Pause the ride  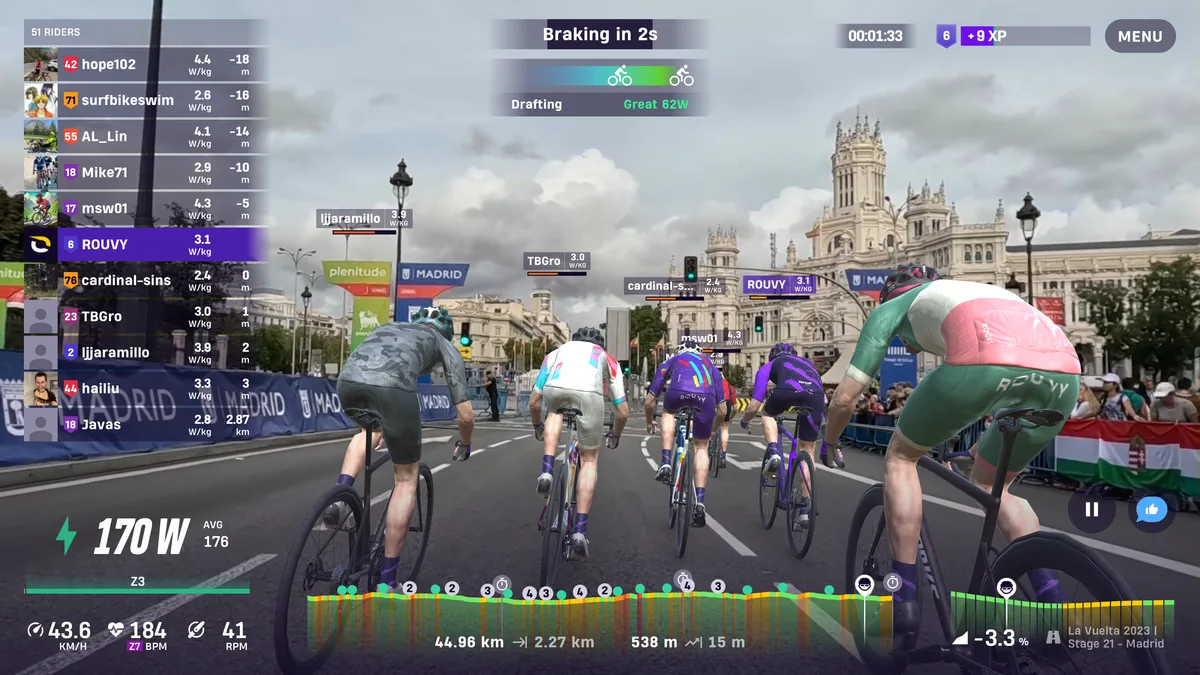pos(1091,510)
